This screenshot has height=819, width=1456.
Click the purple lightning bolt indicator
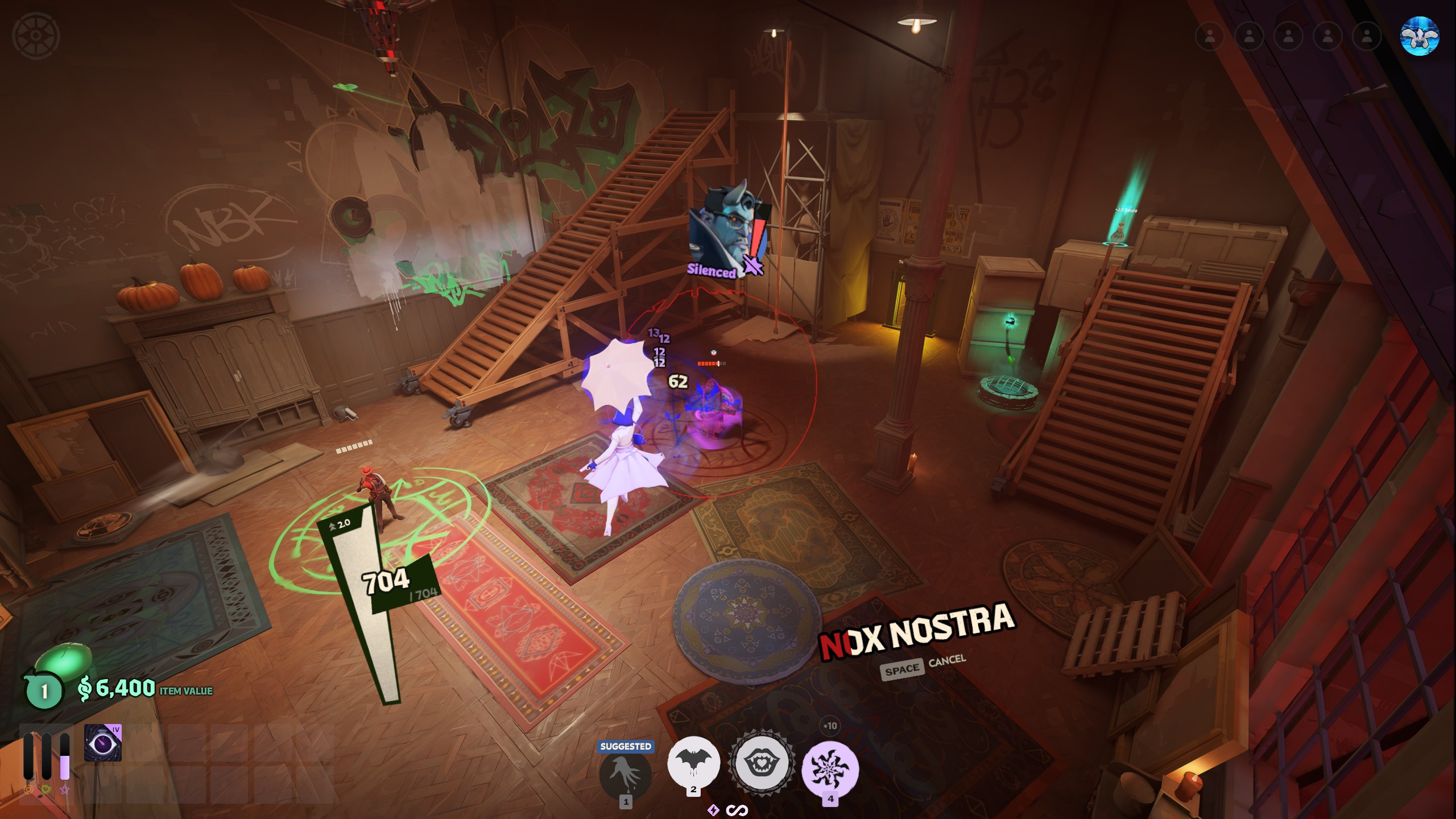[713, 810]
